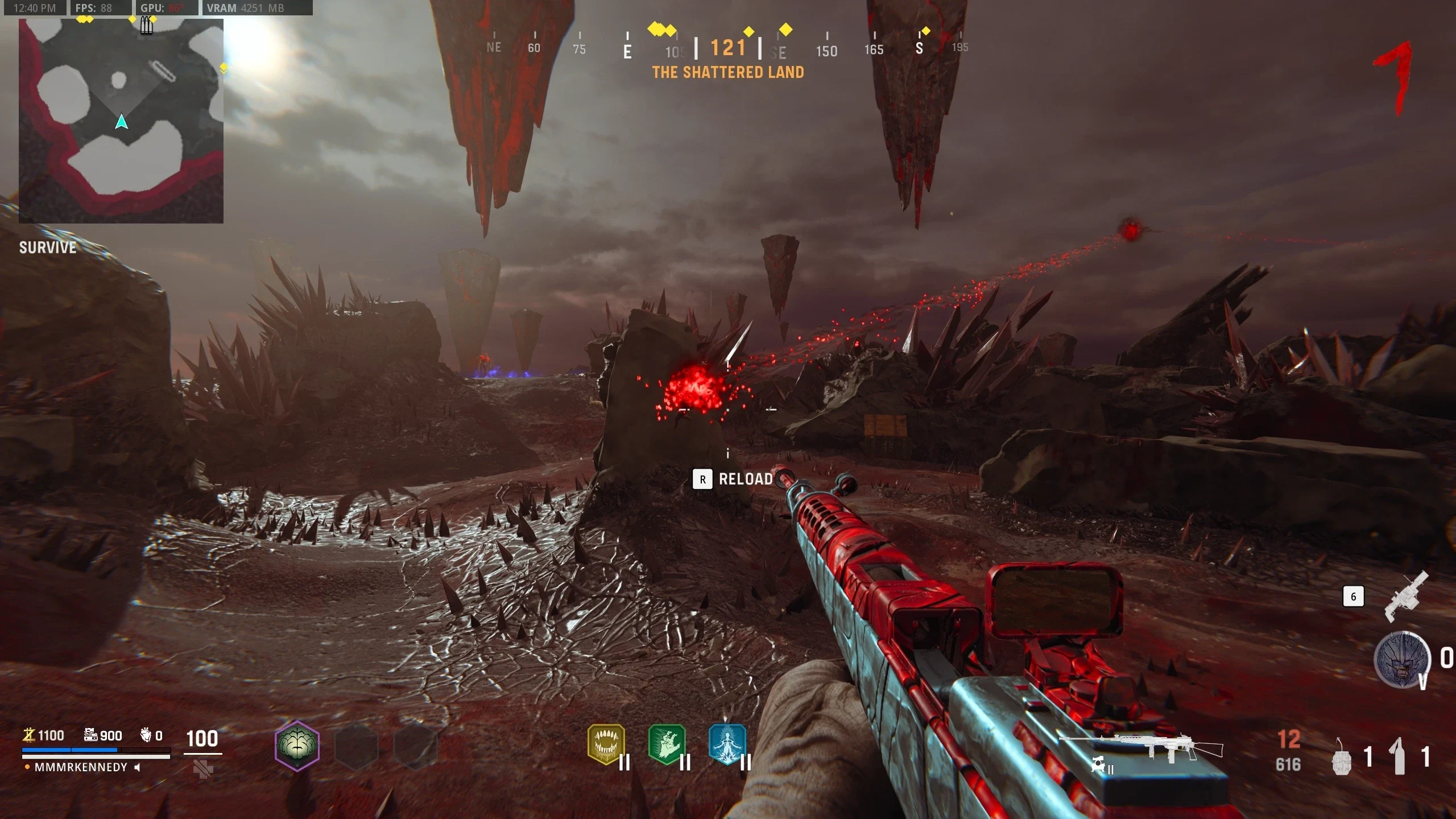Click the blue glowing figure perk icon

(x=727, y=744)
